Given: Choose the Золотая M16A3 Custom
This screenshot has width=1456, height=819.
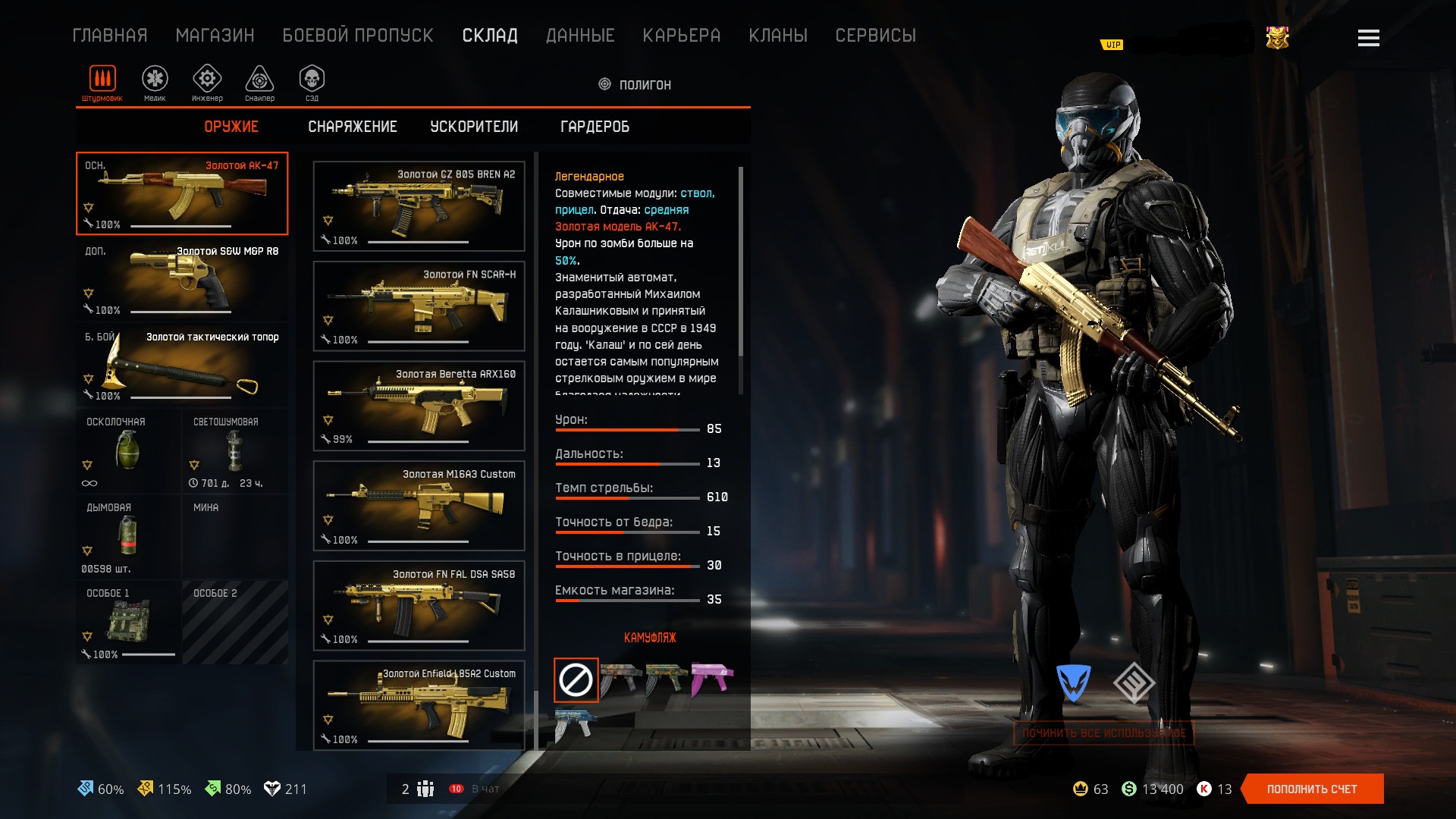Looking at the screenshot, I should coord(419,506).
